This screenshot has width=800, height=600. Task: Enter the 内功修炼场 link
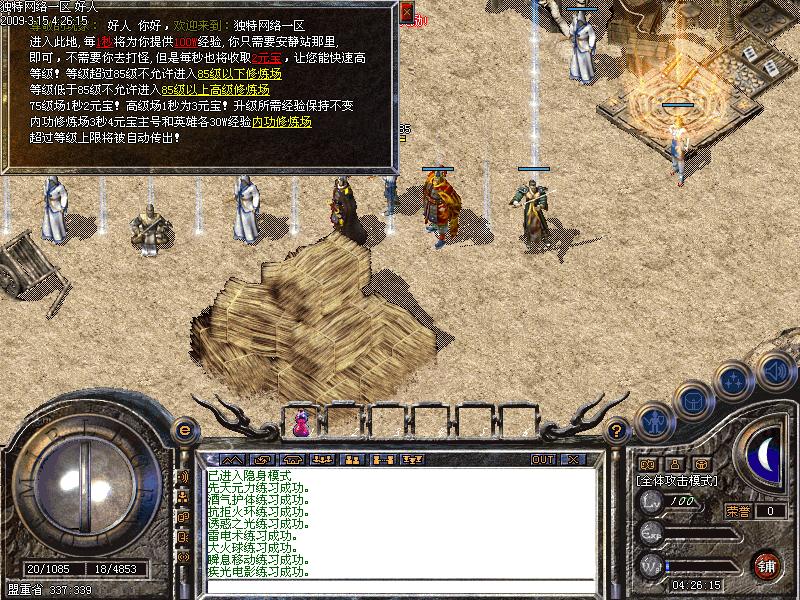pyautogui.click(x=281, y=122)
